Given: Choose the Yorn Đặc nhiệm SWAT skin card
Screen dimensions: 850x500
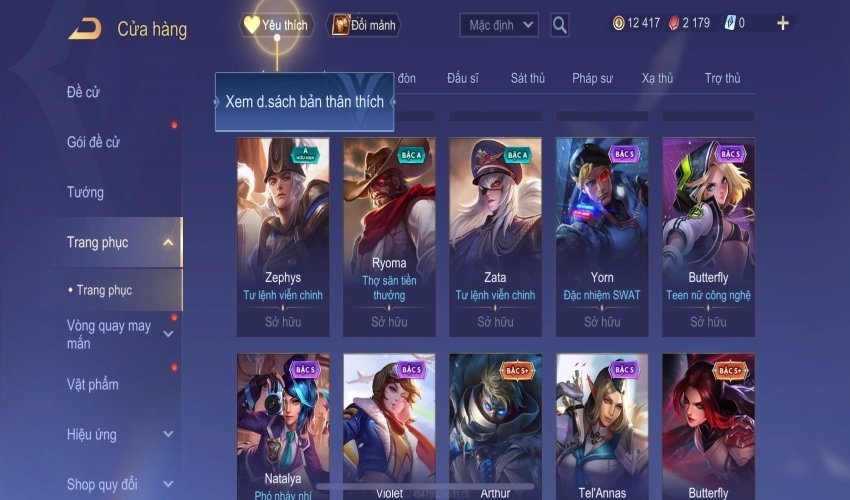Looking at the screenshot, I should pos(602,236).
